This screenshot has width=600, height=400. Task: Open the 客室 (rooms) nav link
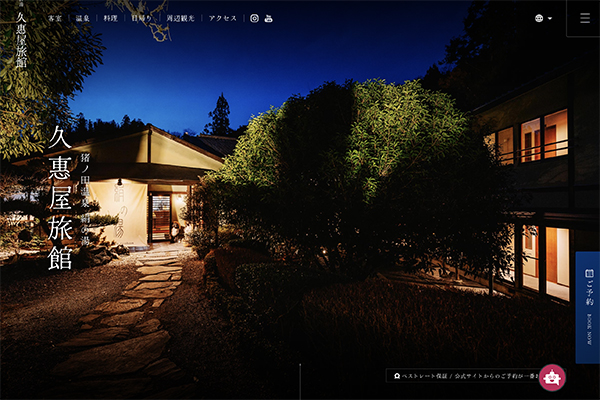55,18
